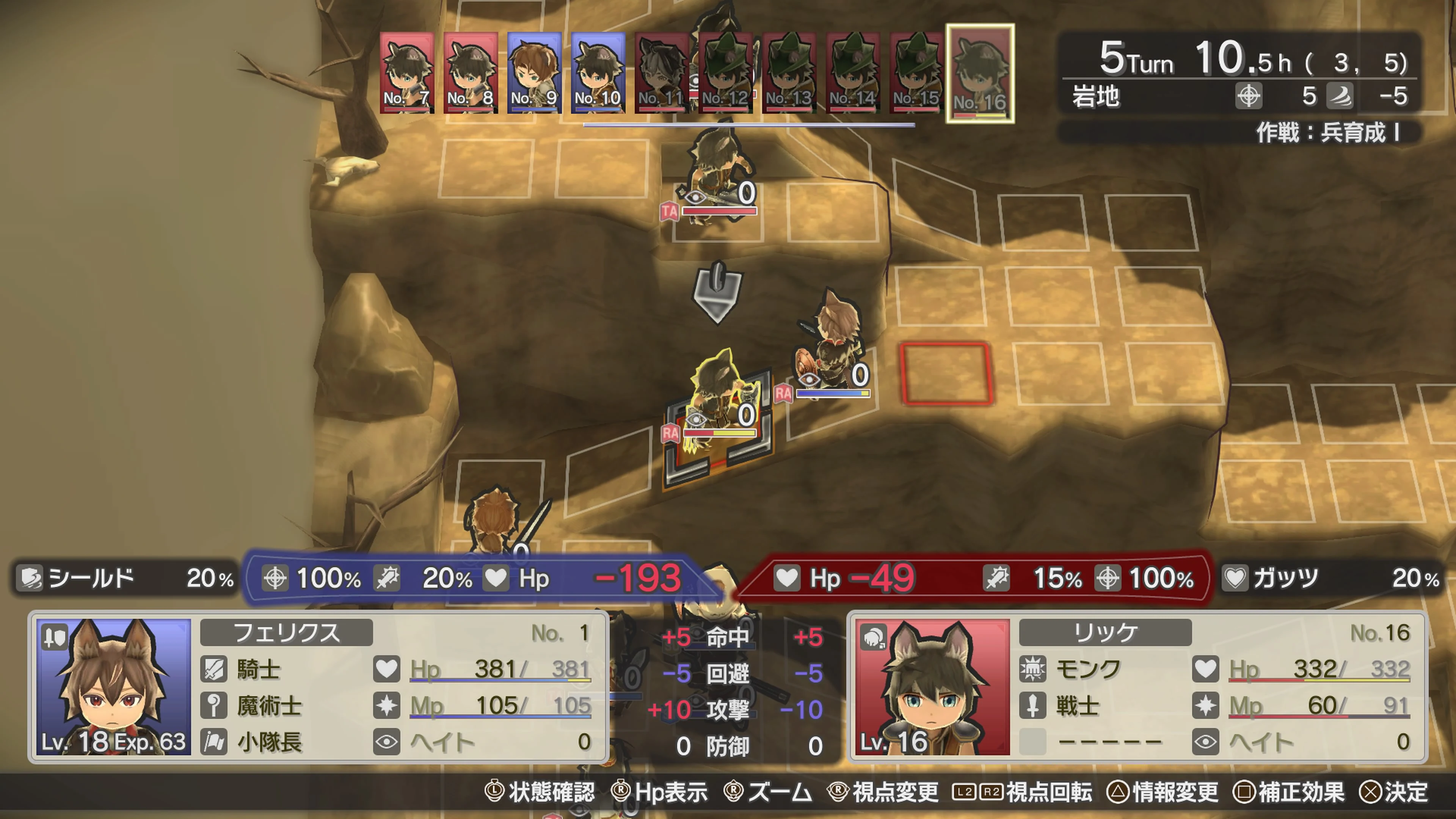The image size is (1456, 819).
Task: Click the 騎士 sword class icon on フェリクス's panel
Action: coord(215,670)
